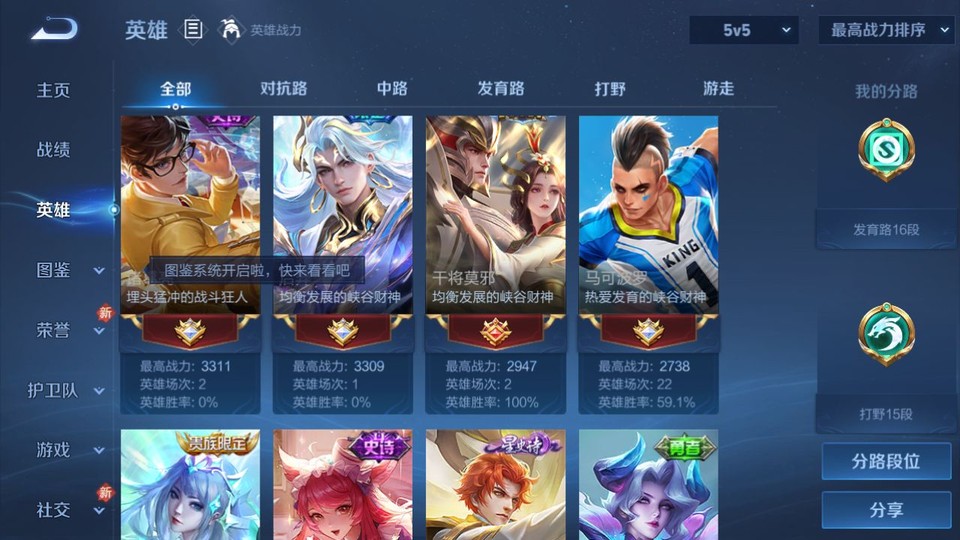Switch to the 发育路 tab
This screenshot has width=960, height=540.
pos(501,89)
